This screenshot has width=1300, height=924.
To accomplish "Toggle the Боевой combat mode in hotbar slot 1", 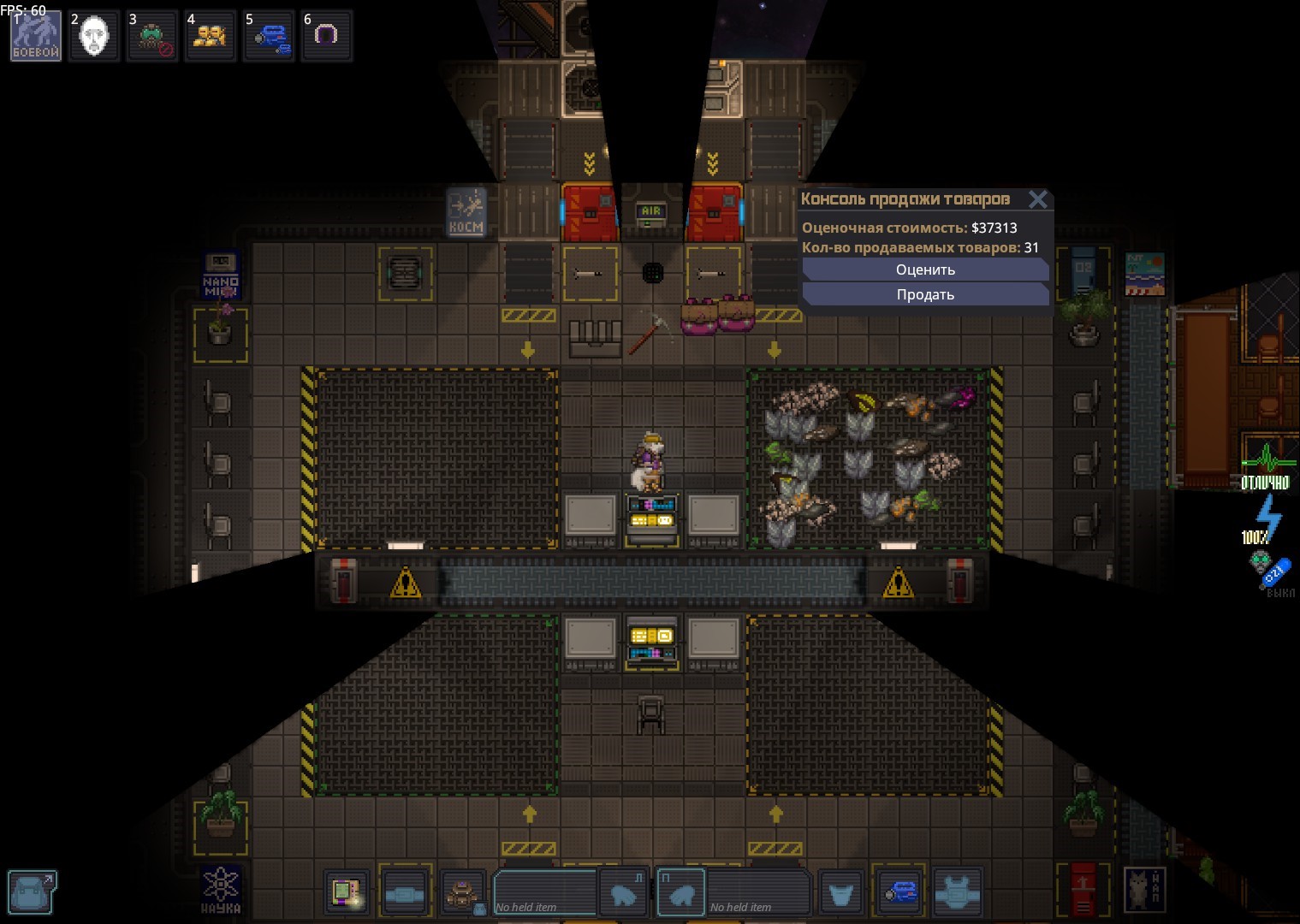I will coord(36,36).
